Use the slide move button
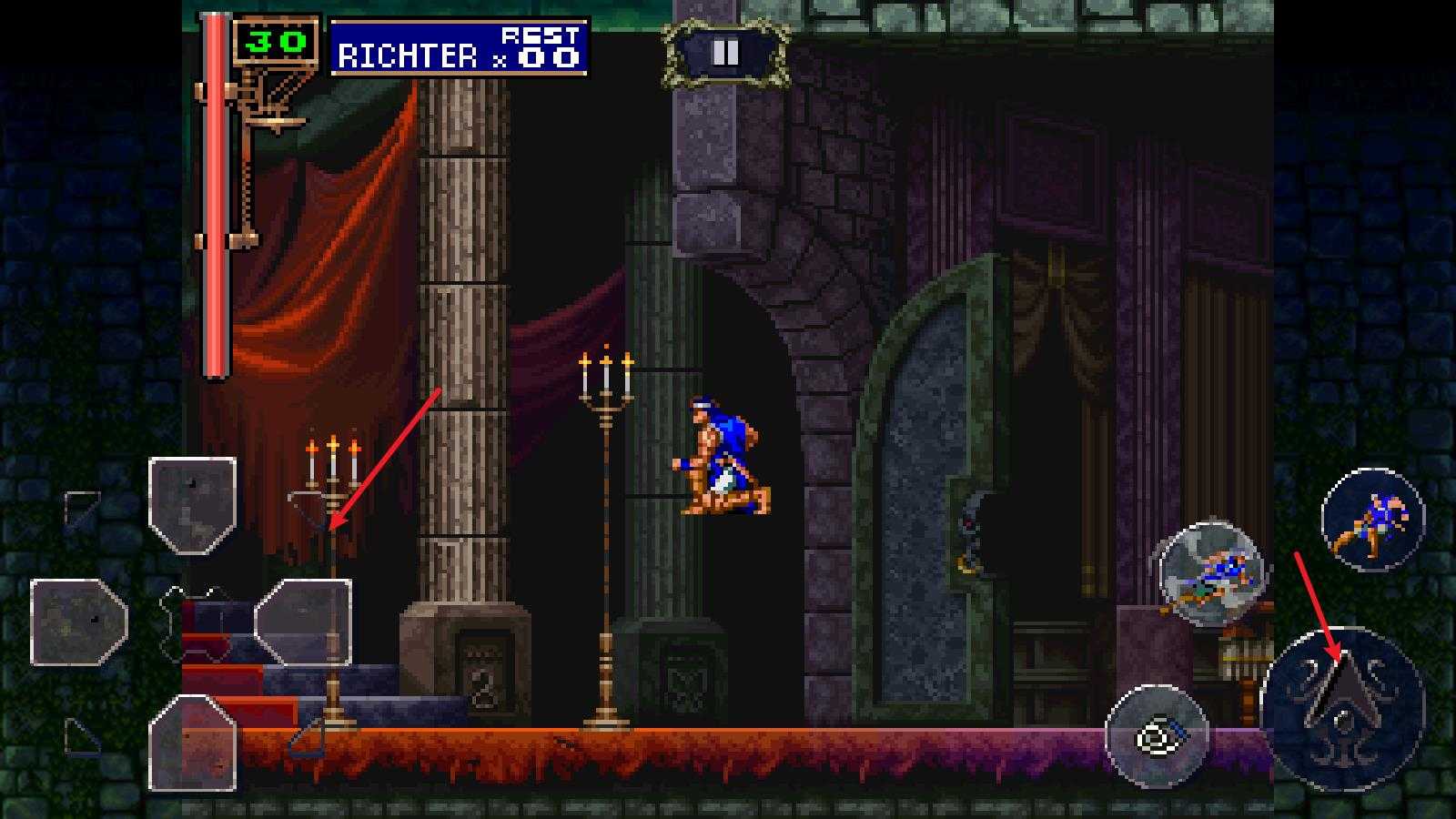 click(x=1209, y=573)
